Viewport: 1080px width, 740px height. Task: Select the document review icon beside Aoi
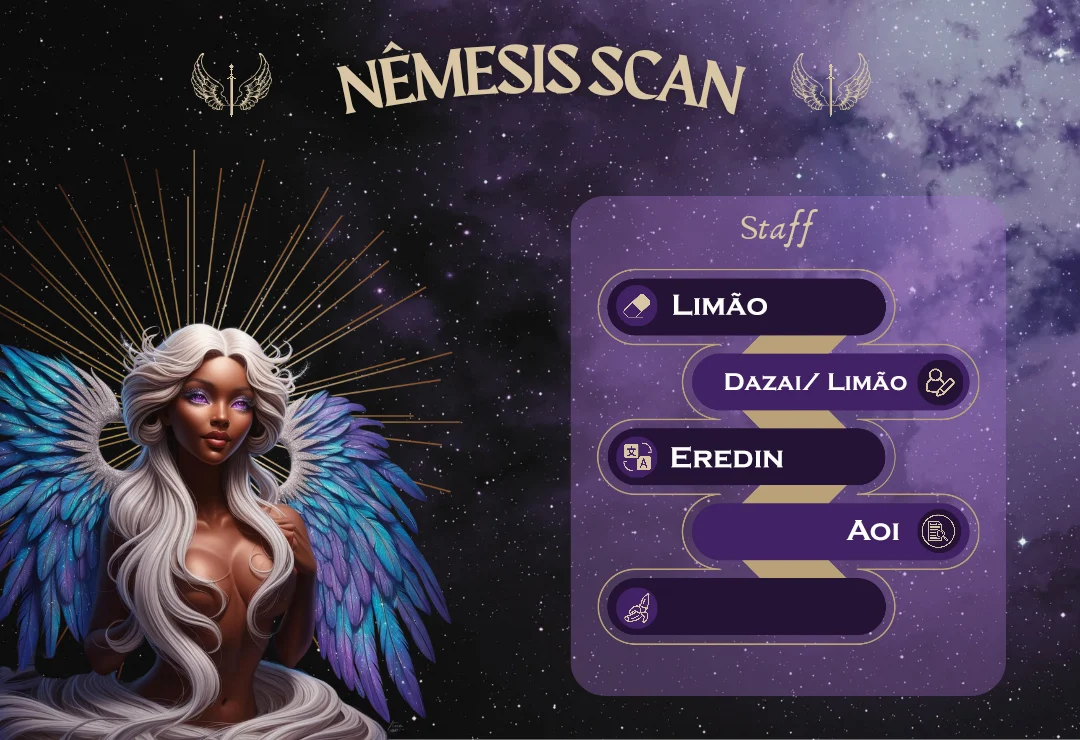tap(937, 531)
